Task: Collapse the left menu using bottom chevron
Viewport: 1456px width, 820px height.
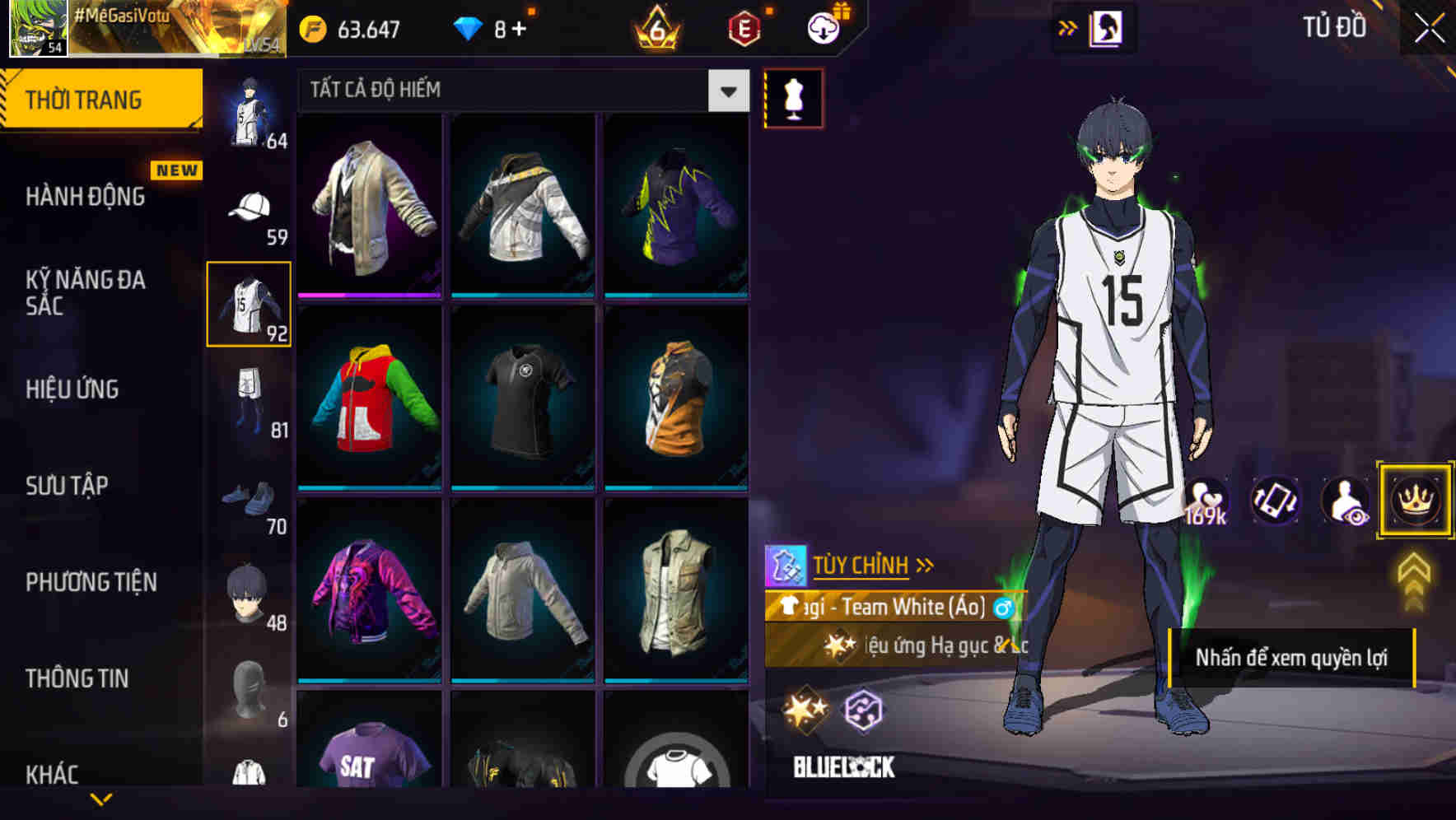Action: (103, 799)
